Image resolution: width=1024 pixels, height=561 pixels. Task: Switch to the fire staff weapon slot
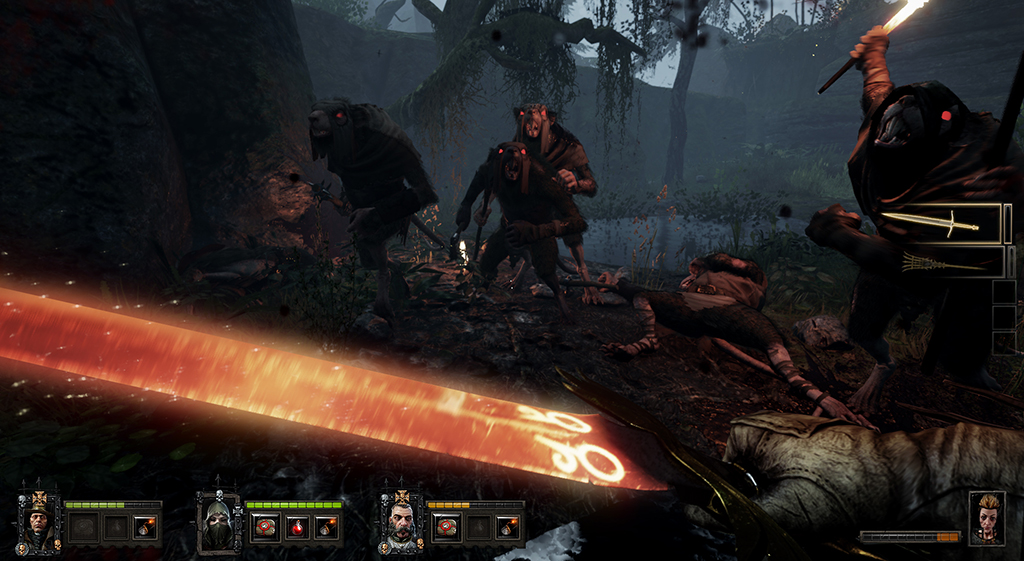tap(943, 262)
